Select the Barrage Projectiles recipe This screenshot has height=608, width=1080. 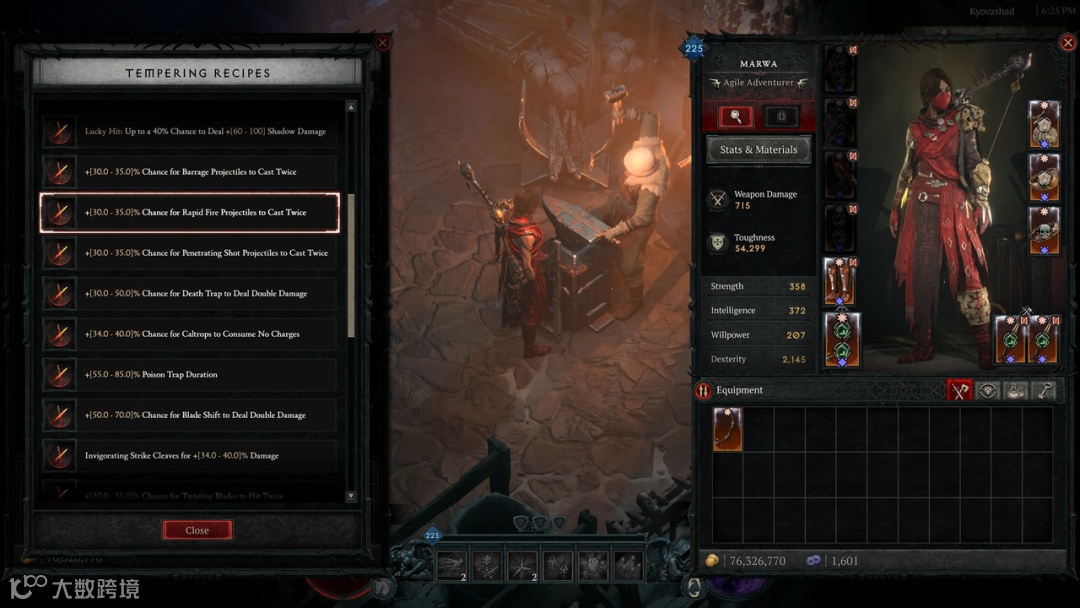click(190, 172)
